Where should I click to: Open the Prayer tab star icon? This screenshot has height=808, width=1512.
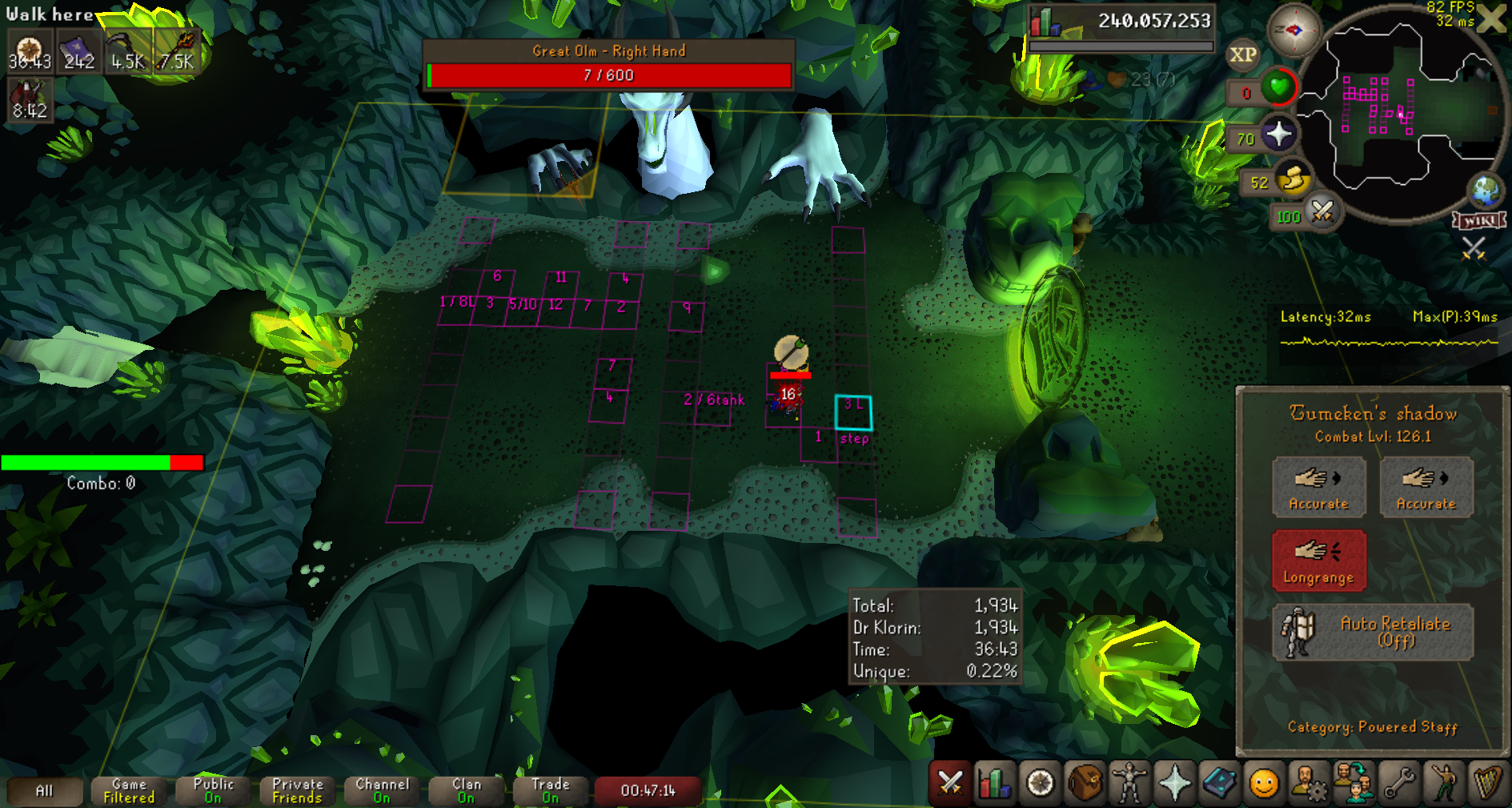pyautogui.click(x=1174, y=782)
